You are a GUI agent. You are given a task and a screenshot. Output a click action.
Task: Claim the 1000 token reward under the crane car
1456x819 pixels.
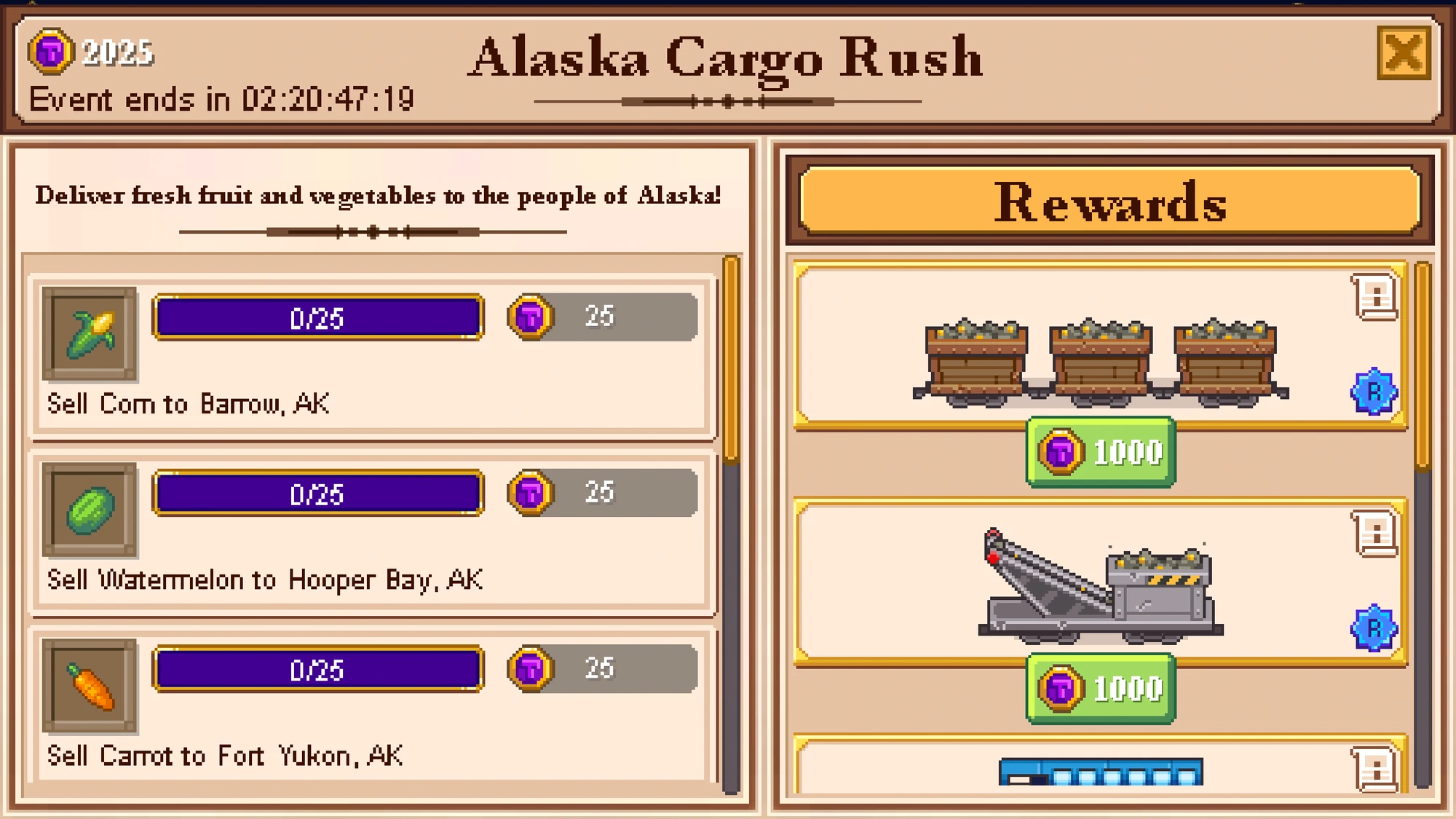click(1099, 687)
